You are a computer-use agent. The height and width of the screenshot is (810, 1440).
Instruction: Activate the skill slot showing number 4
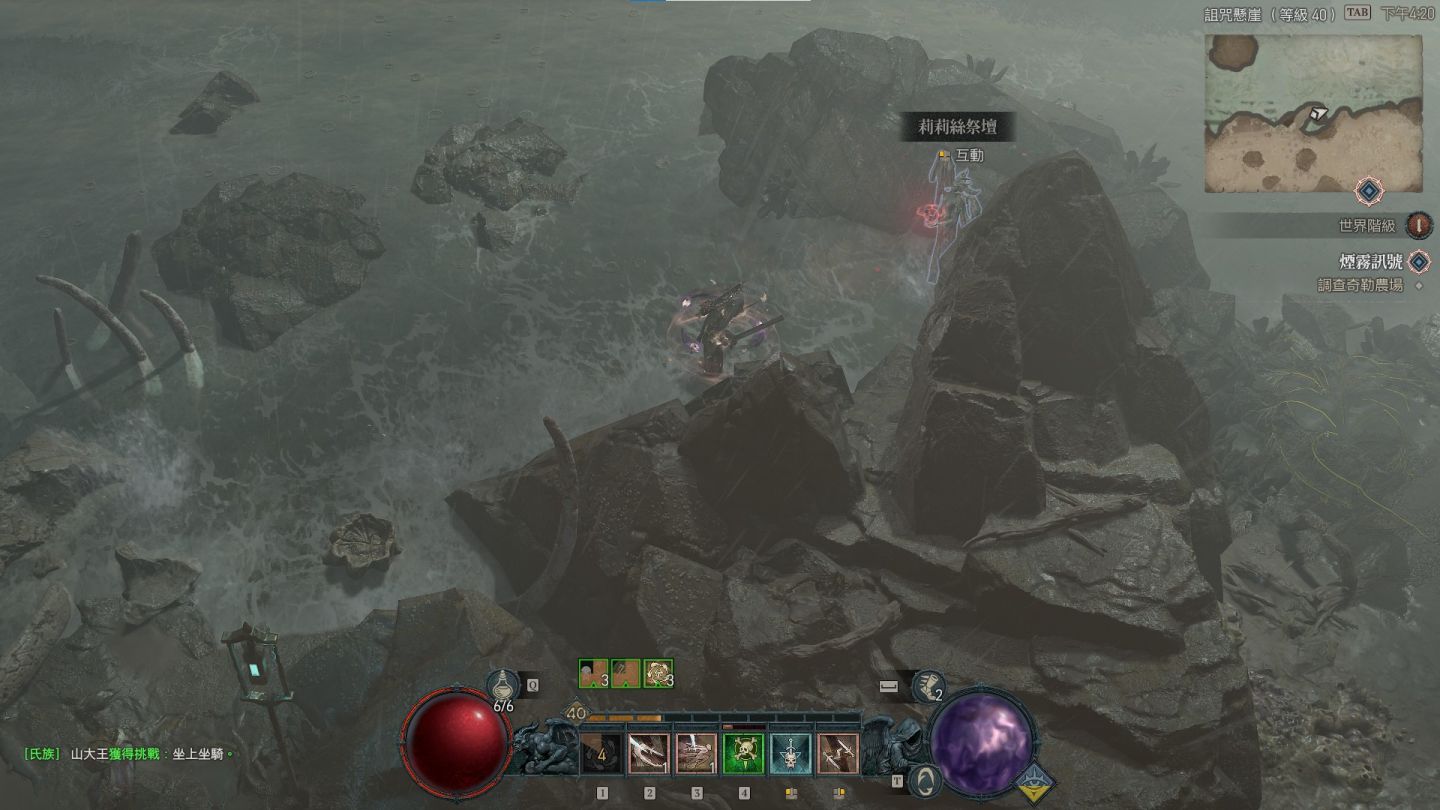point(601,753)
